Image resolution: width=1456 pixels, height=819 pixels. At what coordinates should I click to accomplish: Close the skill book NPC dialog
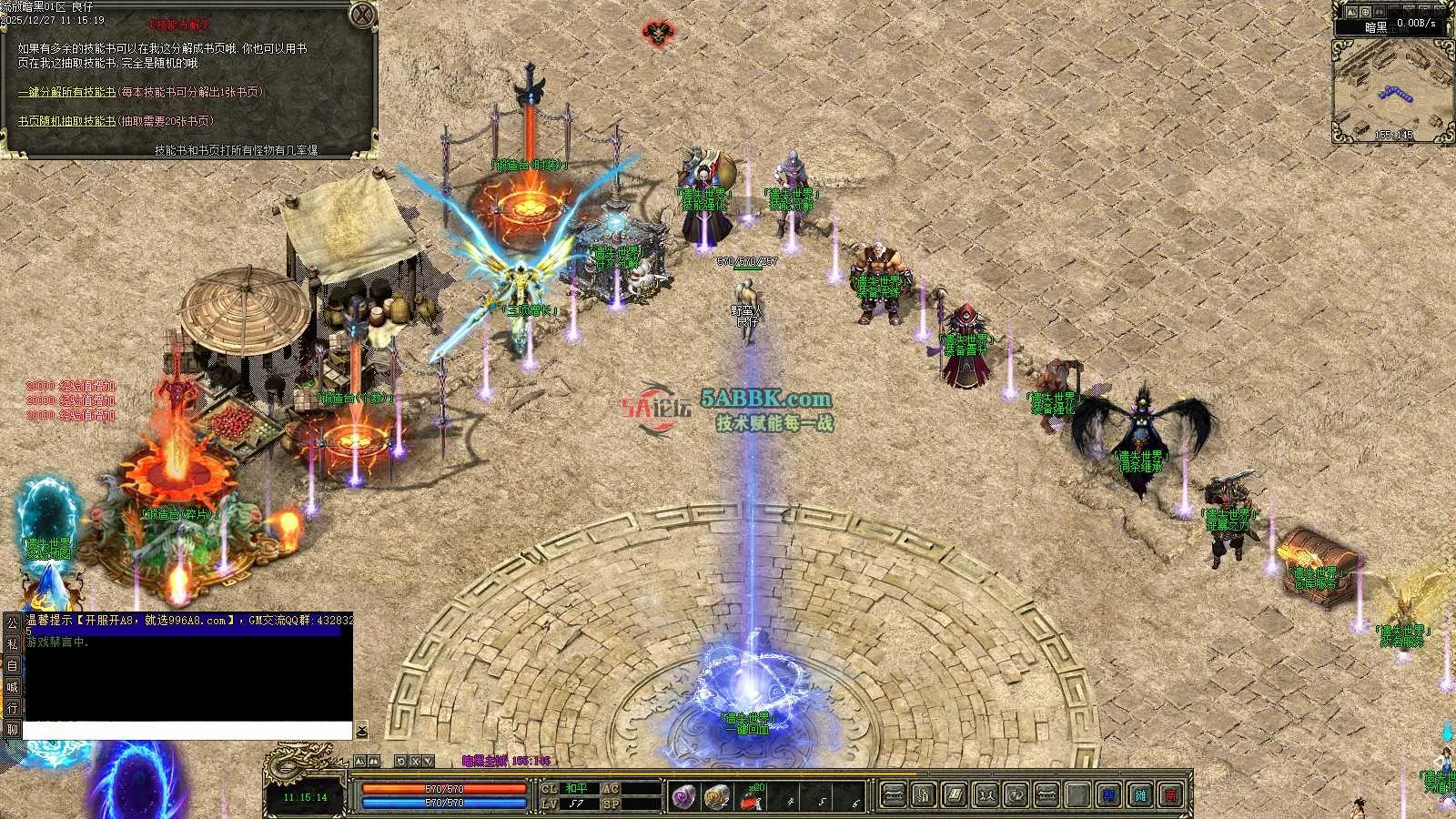[362, 15]
